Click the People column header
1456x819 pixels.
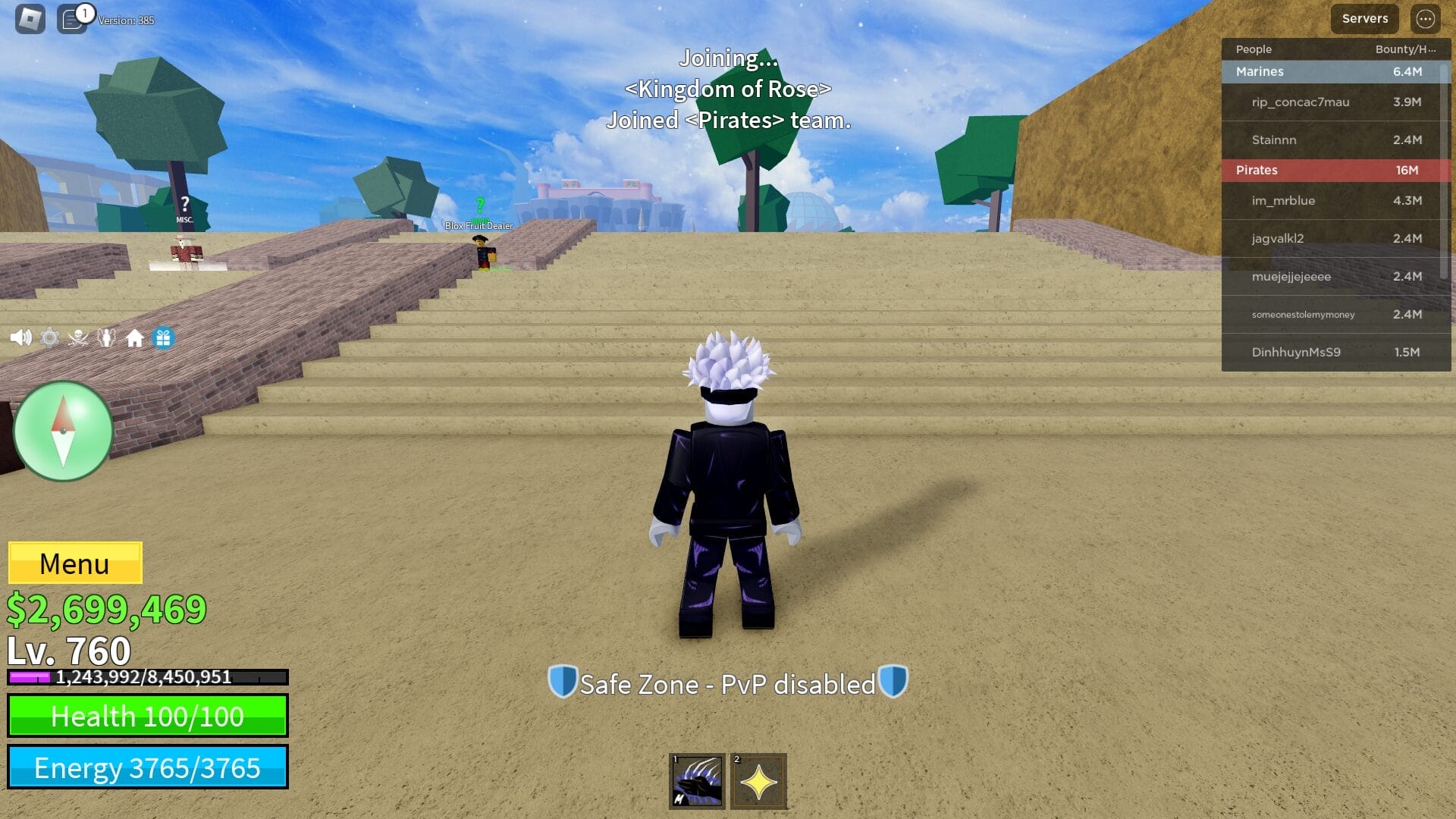[1253, 49]
